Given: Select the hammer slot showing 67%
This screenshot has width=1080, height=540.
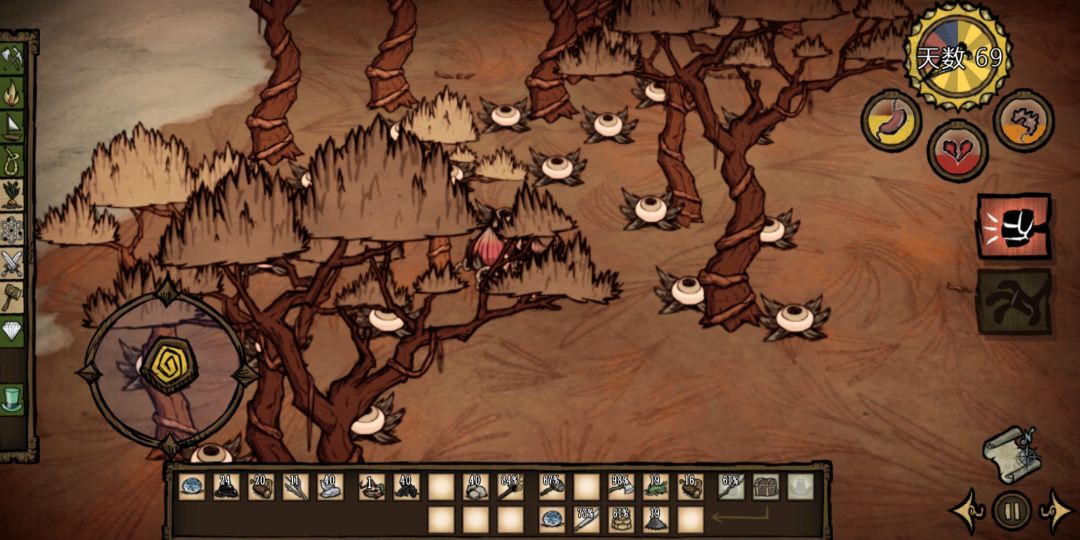Looking at the screenshot, I should tap(552, 487).
